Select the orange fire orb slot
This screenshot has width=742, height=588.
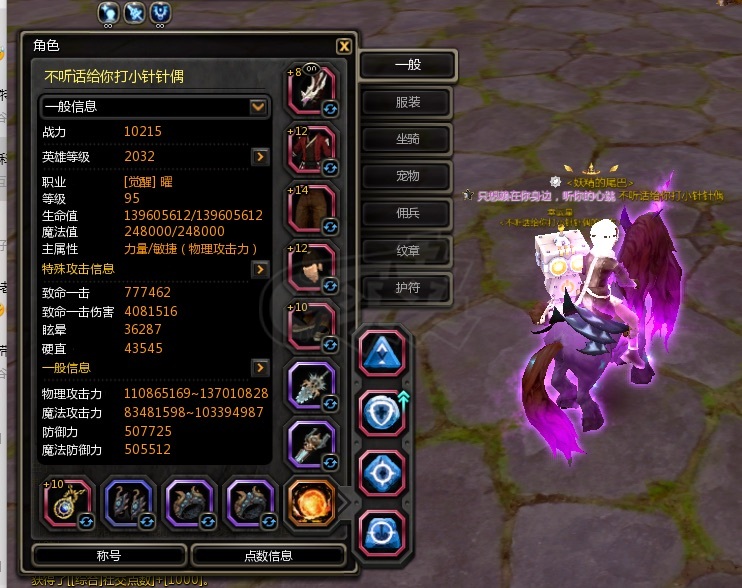(x=310, y=502)
